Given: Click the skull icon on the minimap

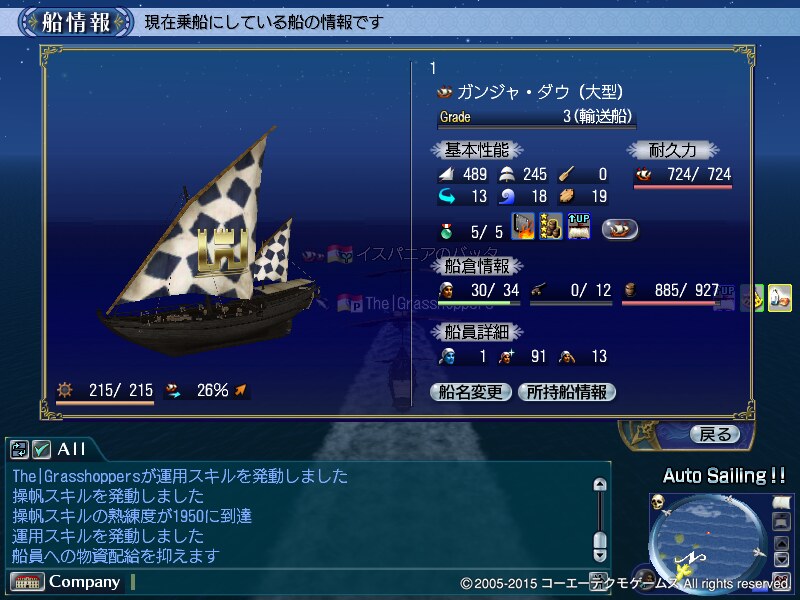Looking at the screenshot, I should [658, 503].
